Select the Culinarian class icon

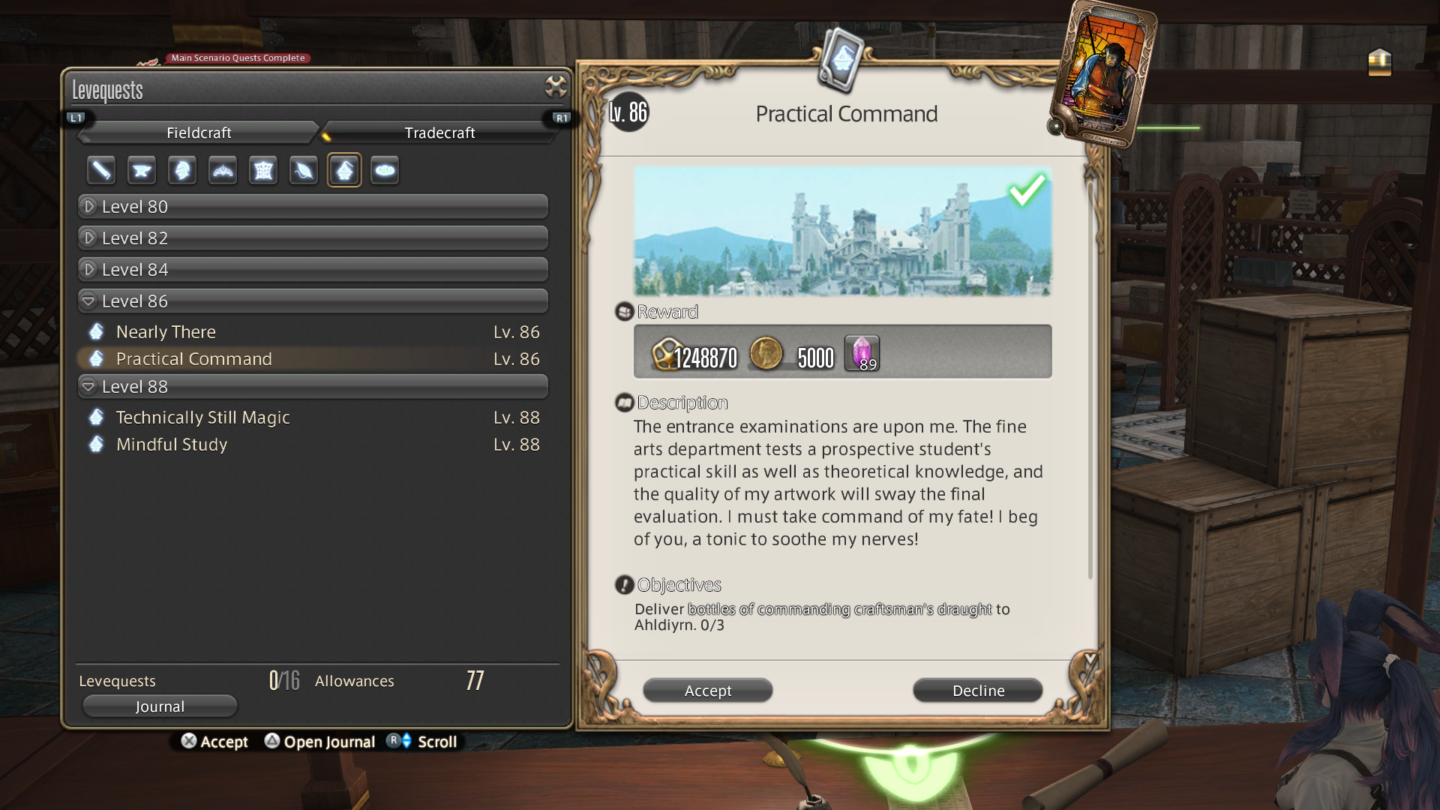tap(384, 170)
